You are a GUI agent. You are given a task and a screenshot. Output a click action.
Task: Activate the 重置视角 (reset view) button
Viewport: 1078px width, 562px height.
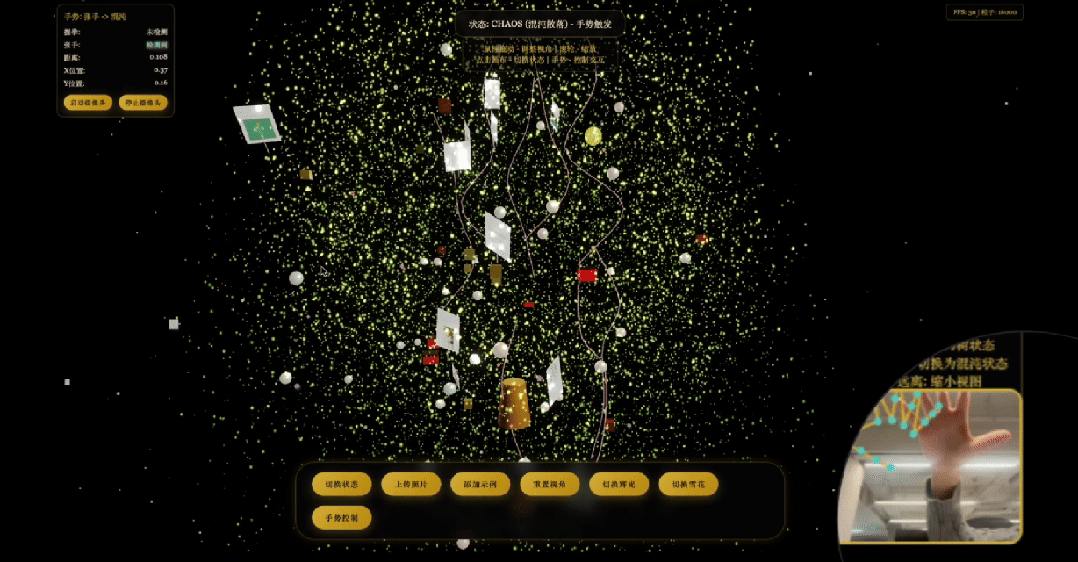click(550, 485)
